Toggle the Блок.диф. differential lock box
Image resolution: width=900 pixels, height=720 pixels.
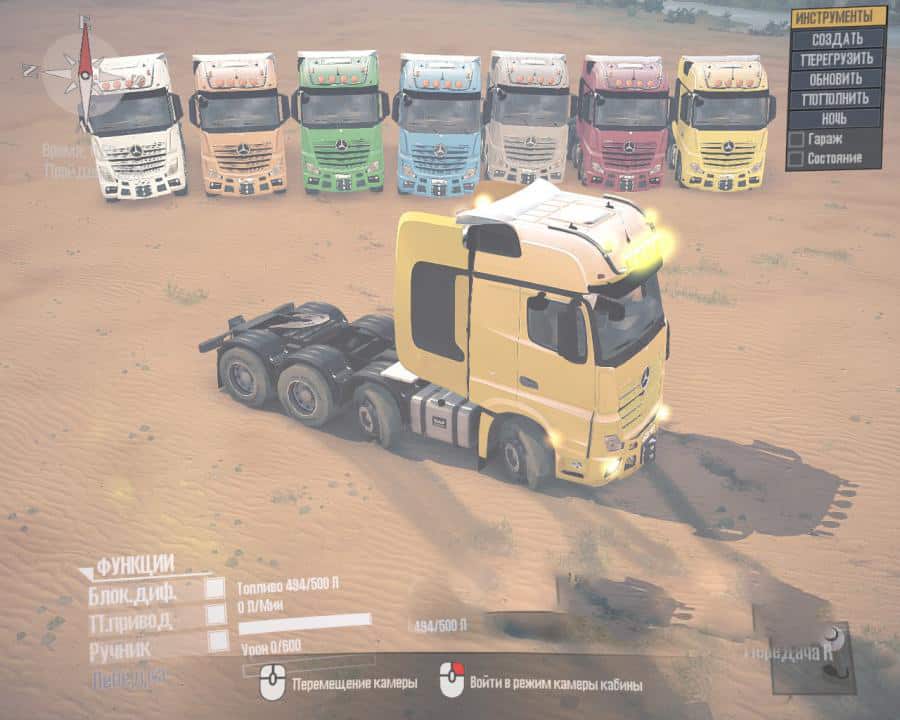tap(215, 589)
